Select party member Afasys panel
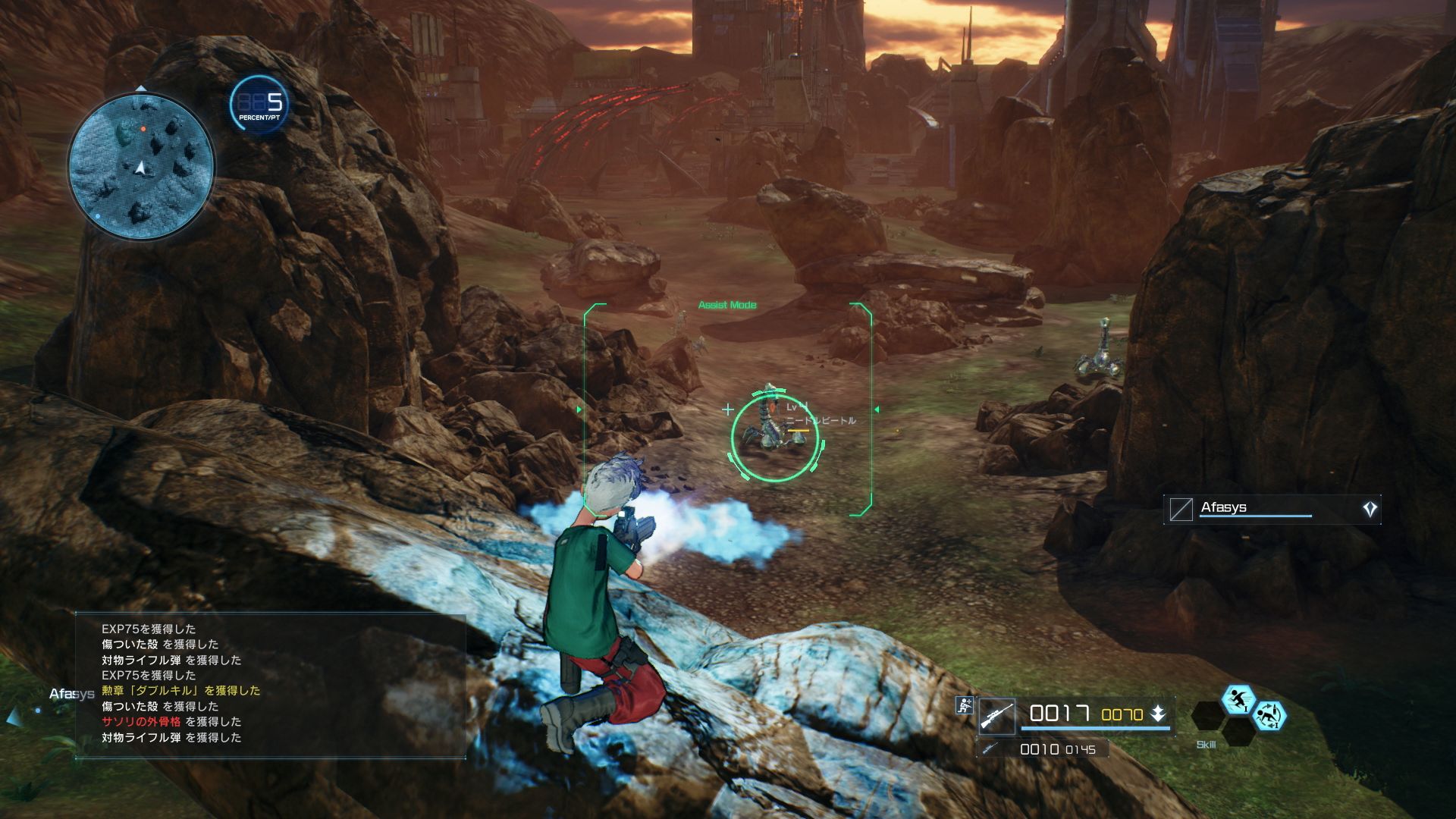Image resolution: width=1456 pixels, height=819 pixels. pos(1272,509)
